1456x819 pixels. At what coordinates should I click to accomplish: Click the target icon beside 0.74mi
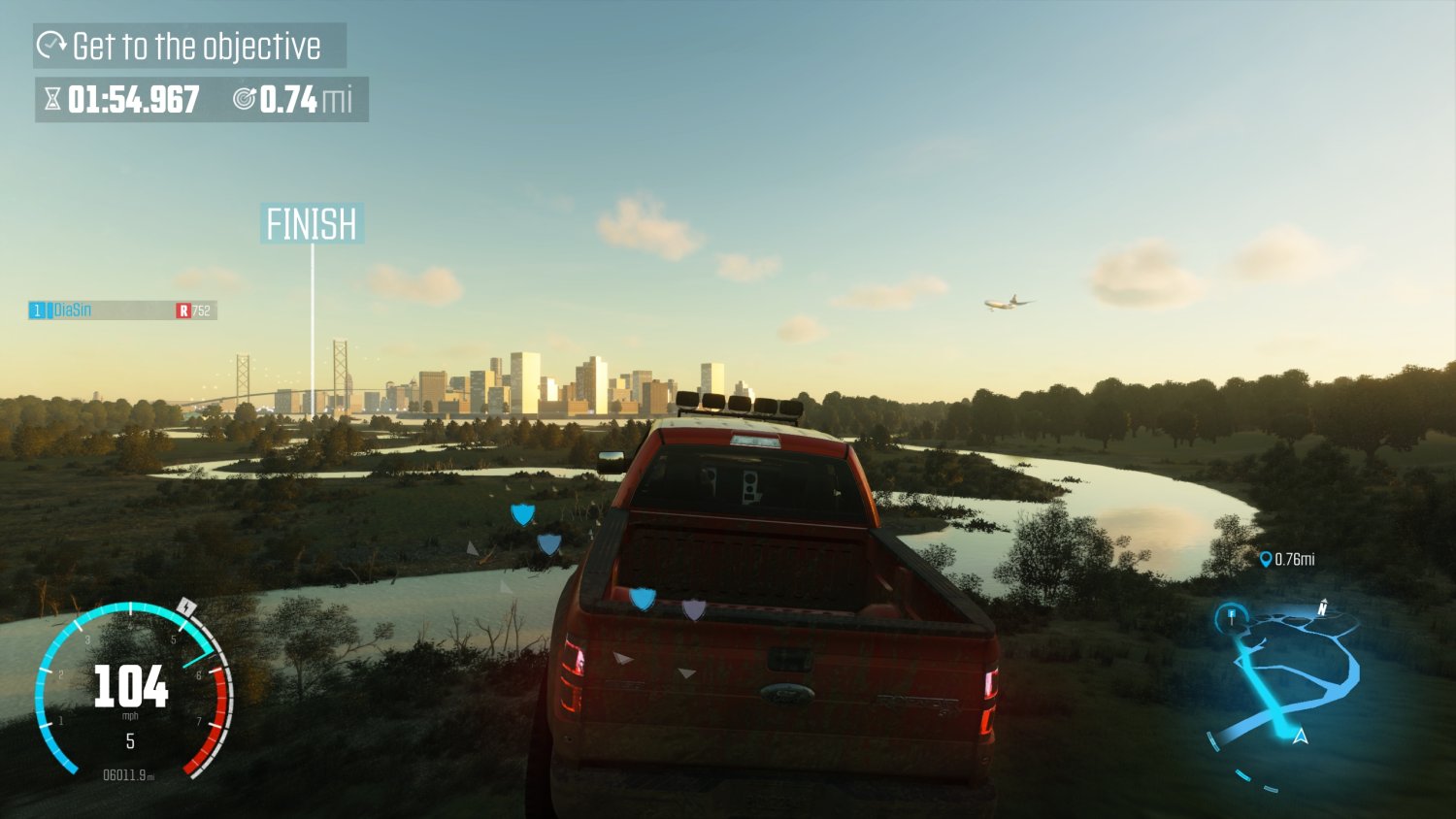(x=244, y=98)
